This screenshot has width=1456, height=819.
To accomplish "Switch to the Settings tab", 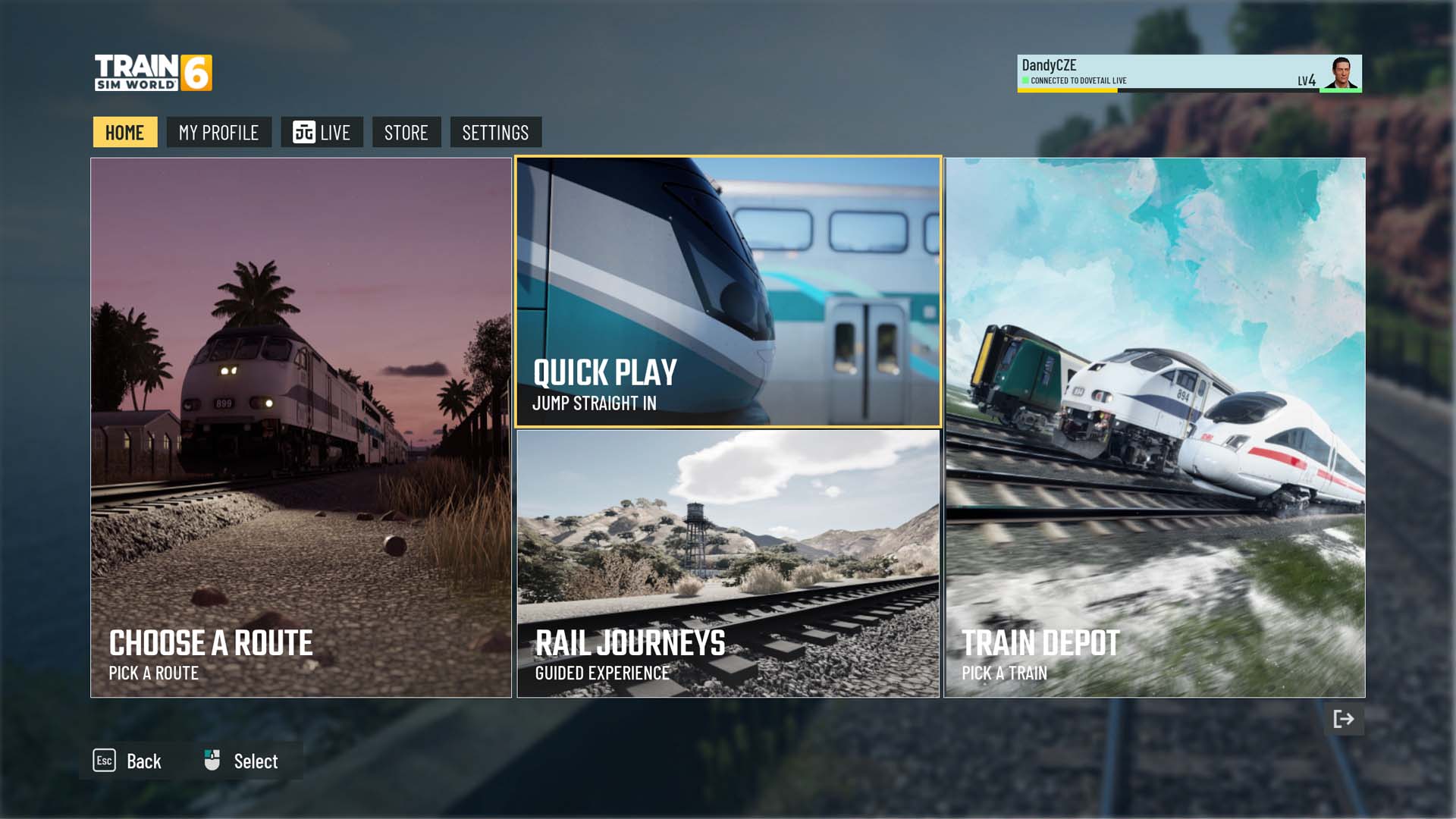I will point(495,133).
